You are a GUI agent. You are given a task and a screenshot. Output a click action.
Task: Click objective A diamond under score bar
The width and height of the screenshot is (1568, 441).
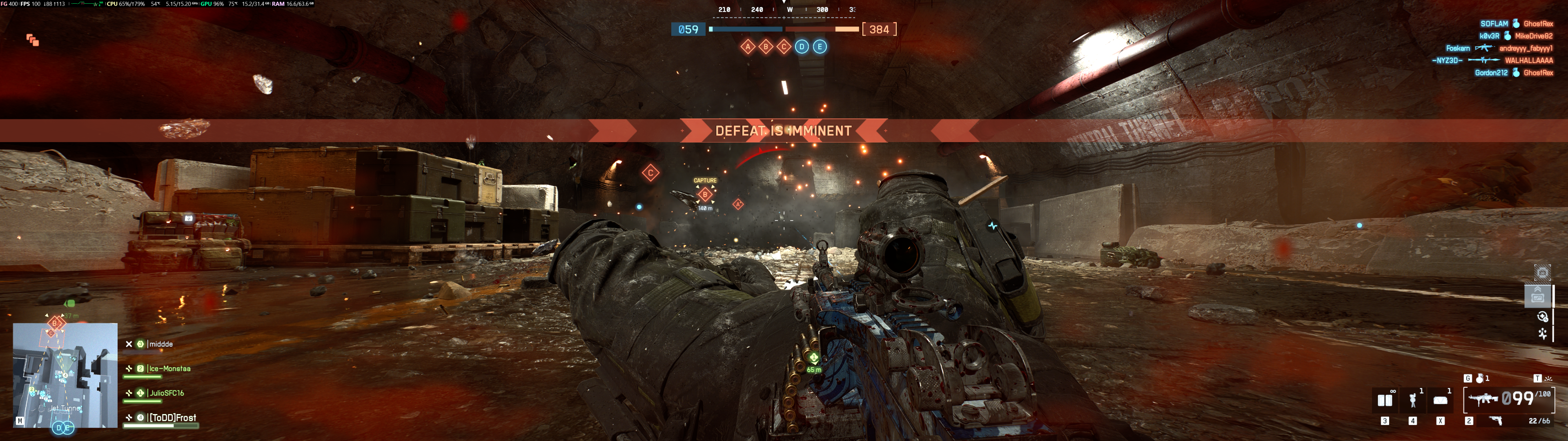[x=748, y=47]
